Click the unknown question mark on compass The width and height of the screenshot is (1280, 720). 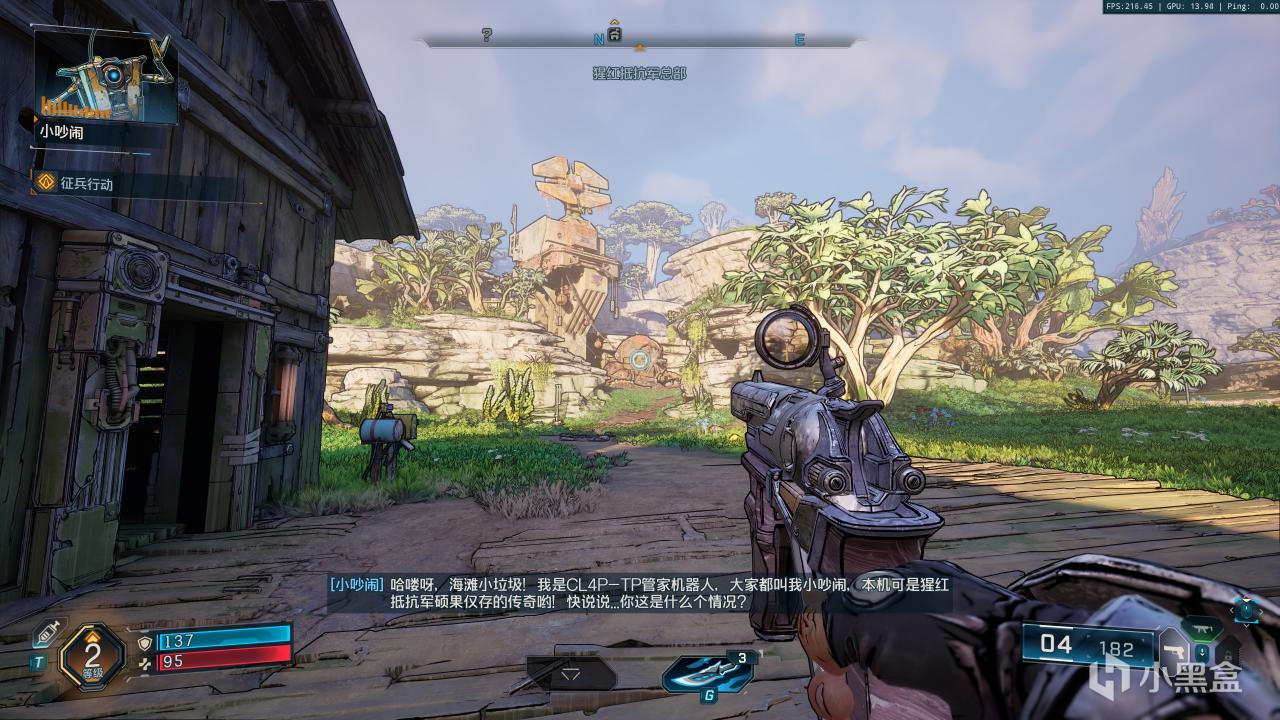pyautogui.click(x=487, y=36)
